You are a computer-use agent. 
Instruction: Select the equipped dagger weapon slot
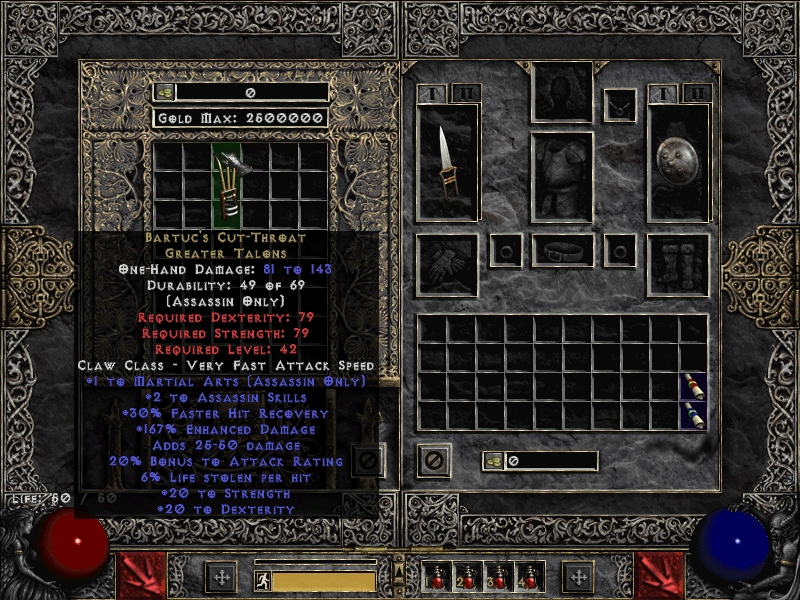(447, 160)
